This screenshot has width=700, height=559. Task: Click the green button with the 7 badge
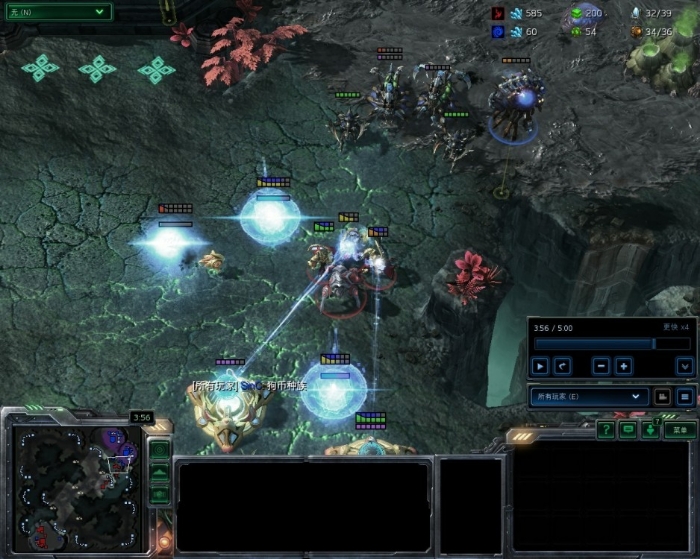point(650,429)
